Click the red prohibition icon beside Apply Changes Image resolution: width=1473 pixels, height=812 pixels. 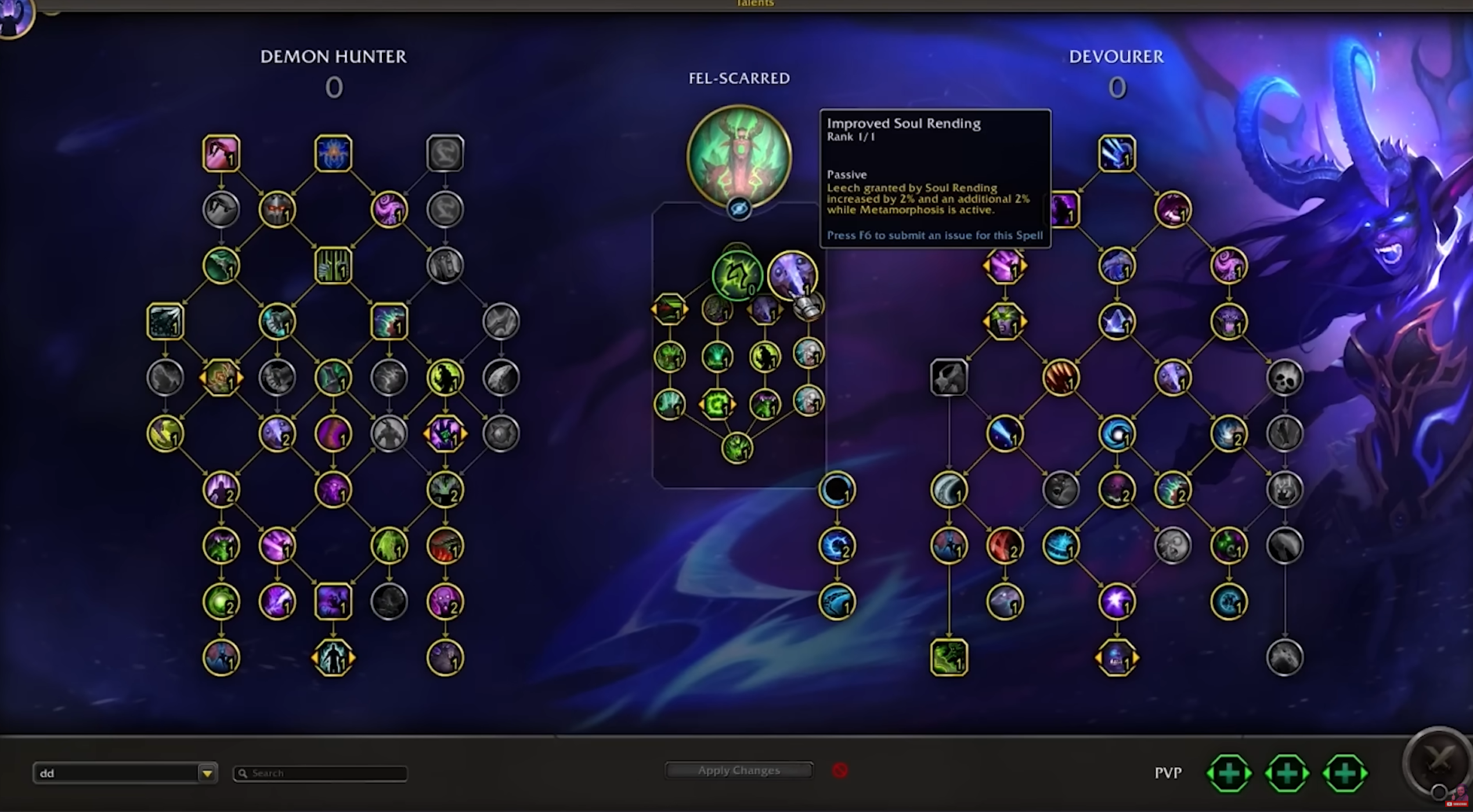click(842, 771)
